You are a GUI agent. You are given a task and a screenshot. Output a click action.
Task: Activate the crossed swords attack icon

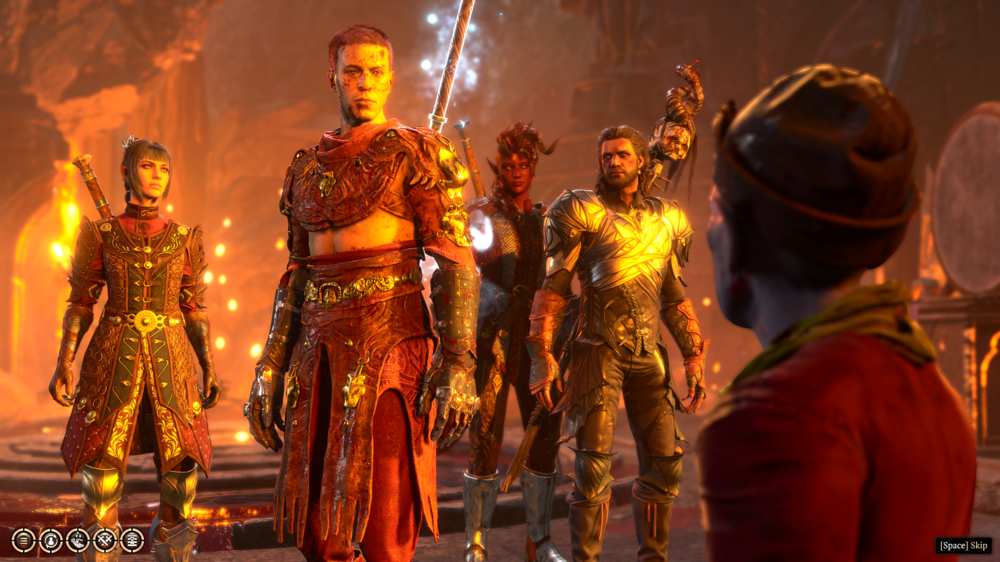(105, 540)
